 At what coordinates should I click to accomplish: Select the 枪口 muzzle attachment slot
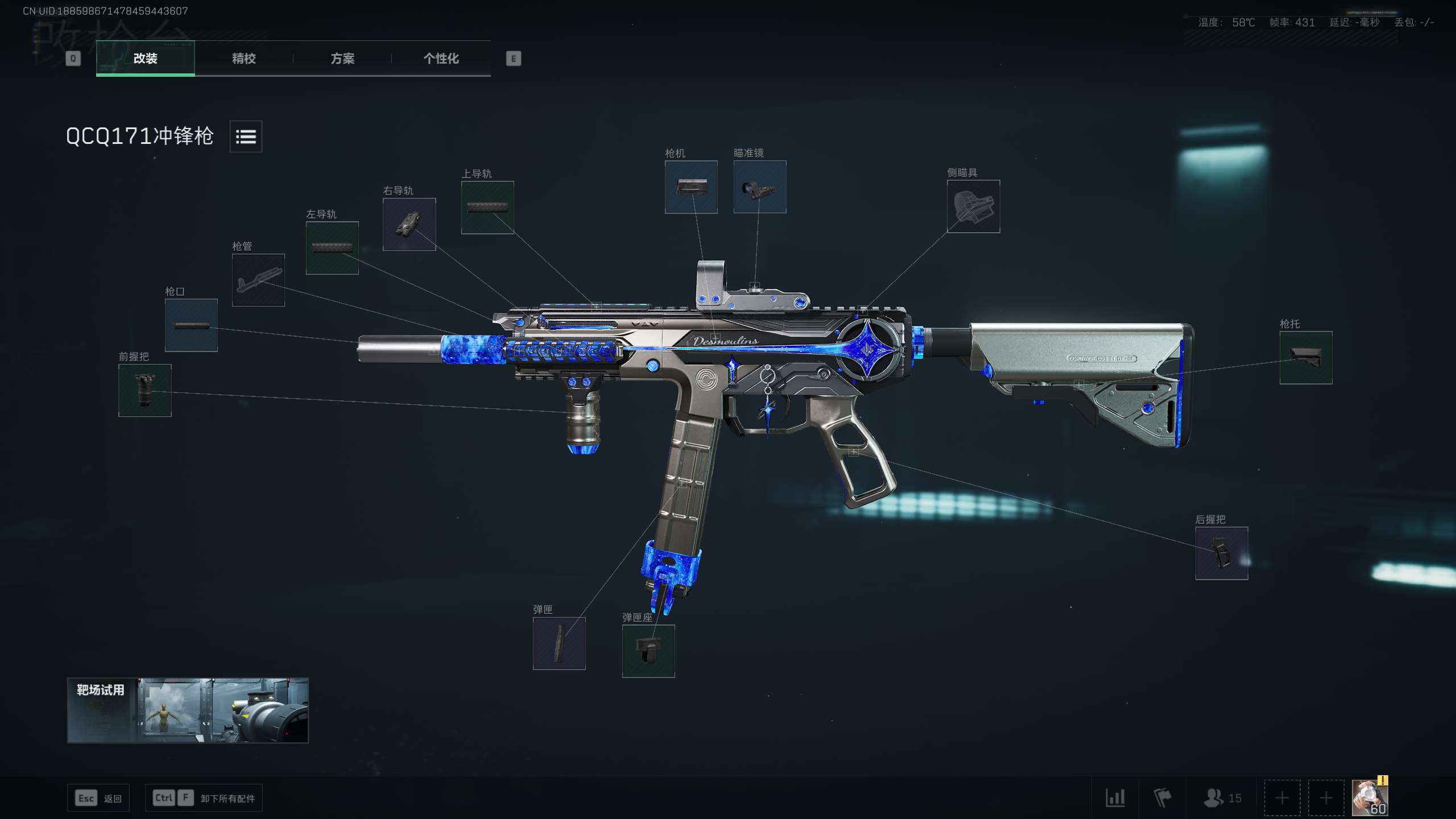(x=191, y=325)
